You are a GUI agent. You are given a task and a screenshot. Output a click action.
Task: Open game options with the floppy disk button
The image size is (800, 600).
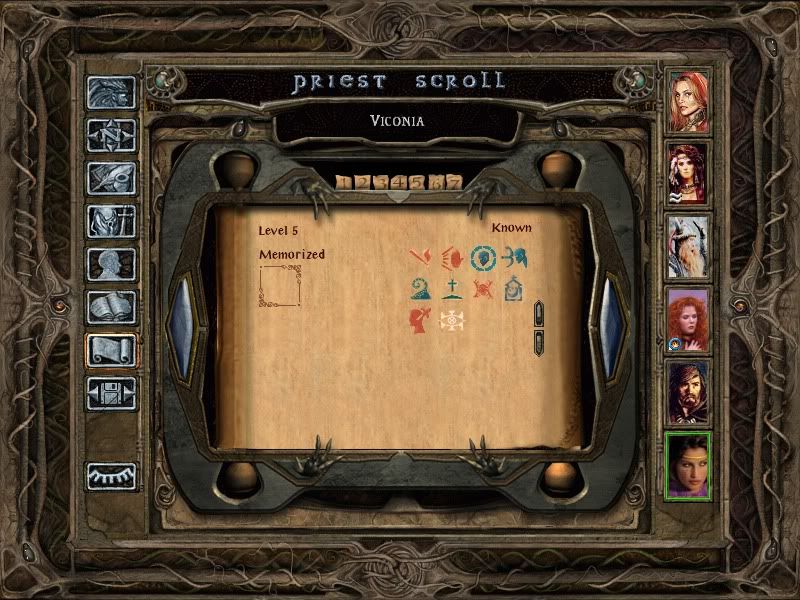tap(112, 393)
